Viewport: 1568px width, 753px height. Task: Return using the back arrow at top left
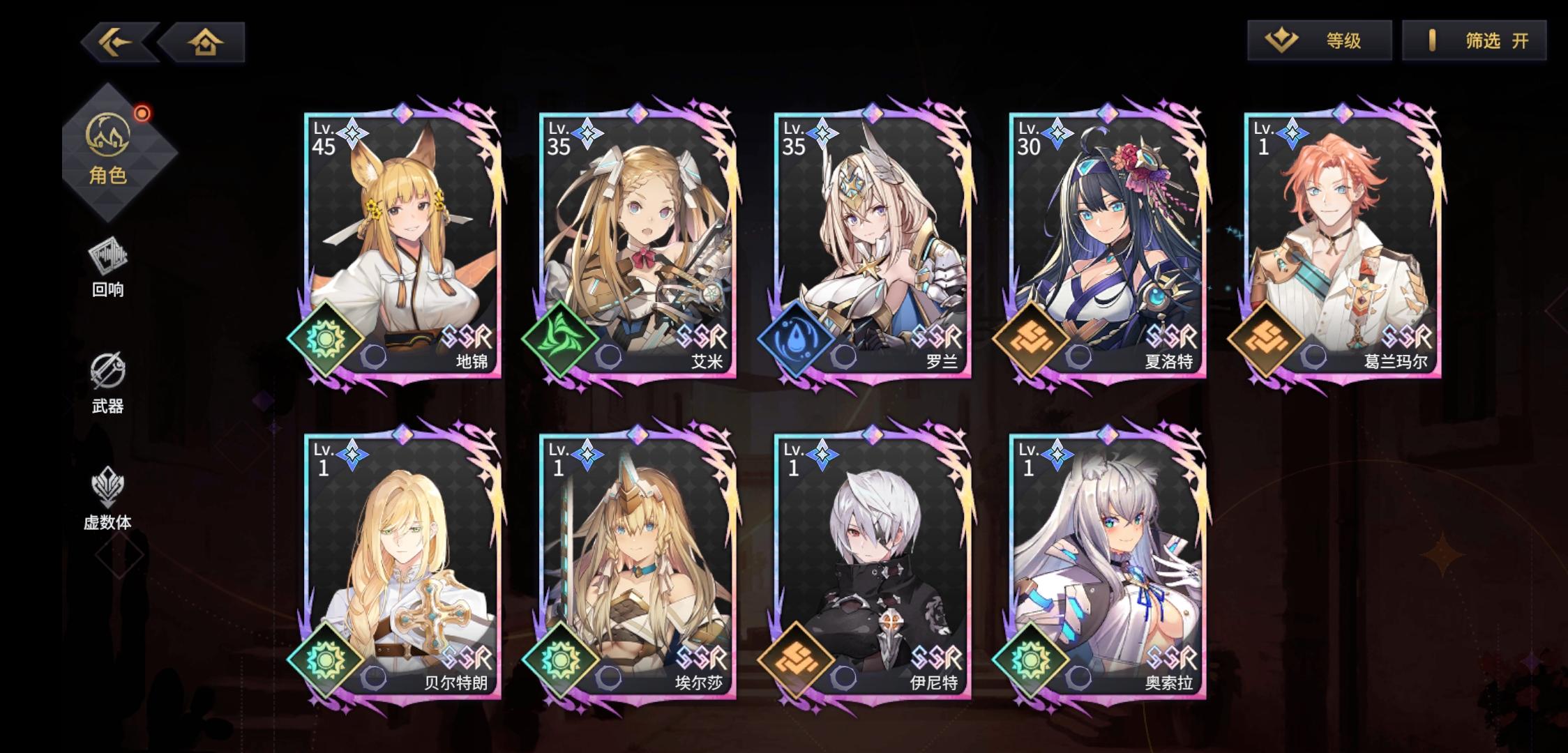[x=116, y=41]
